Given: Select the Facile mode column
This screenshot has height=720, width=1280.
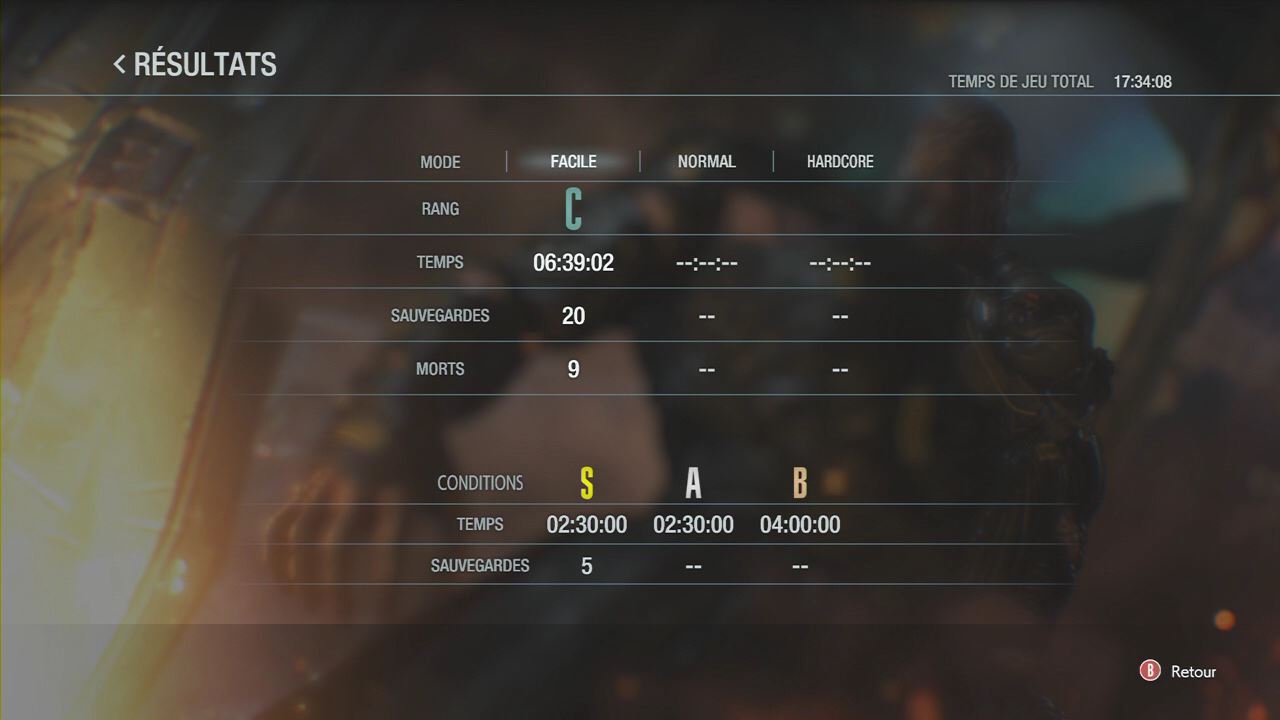Looking at the screenshot, I should coord(573,162).
